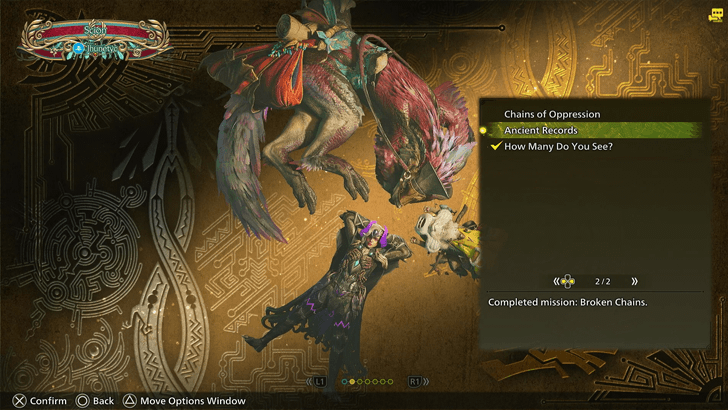Select the Chains of Oppression entry
This screenshot has width=728, height=410.
pyautogui.click(x=551, y=114)
